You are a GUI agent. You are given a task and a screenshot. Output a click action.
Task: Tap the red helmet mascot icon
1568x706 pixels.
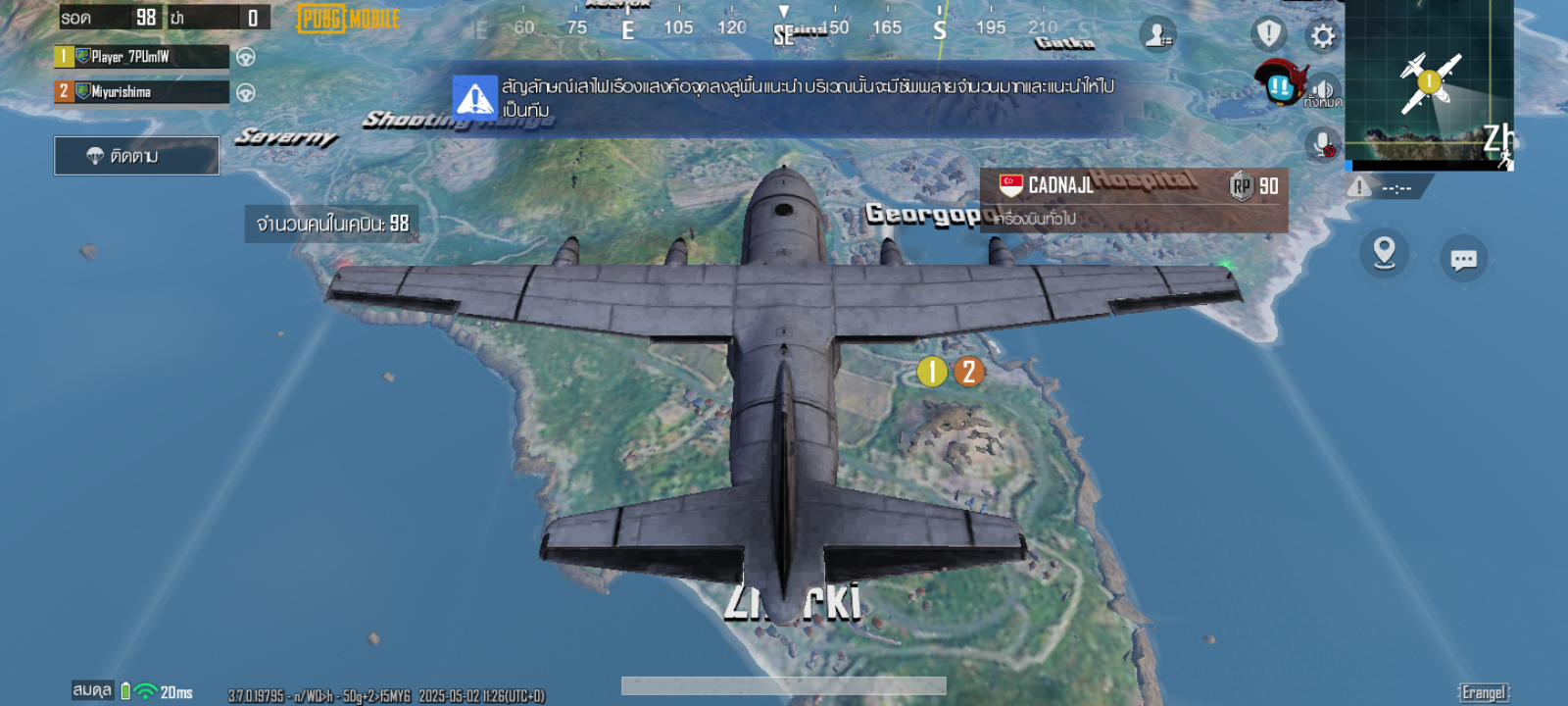[x=1279, y=82]
